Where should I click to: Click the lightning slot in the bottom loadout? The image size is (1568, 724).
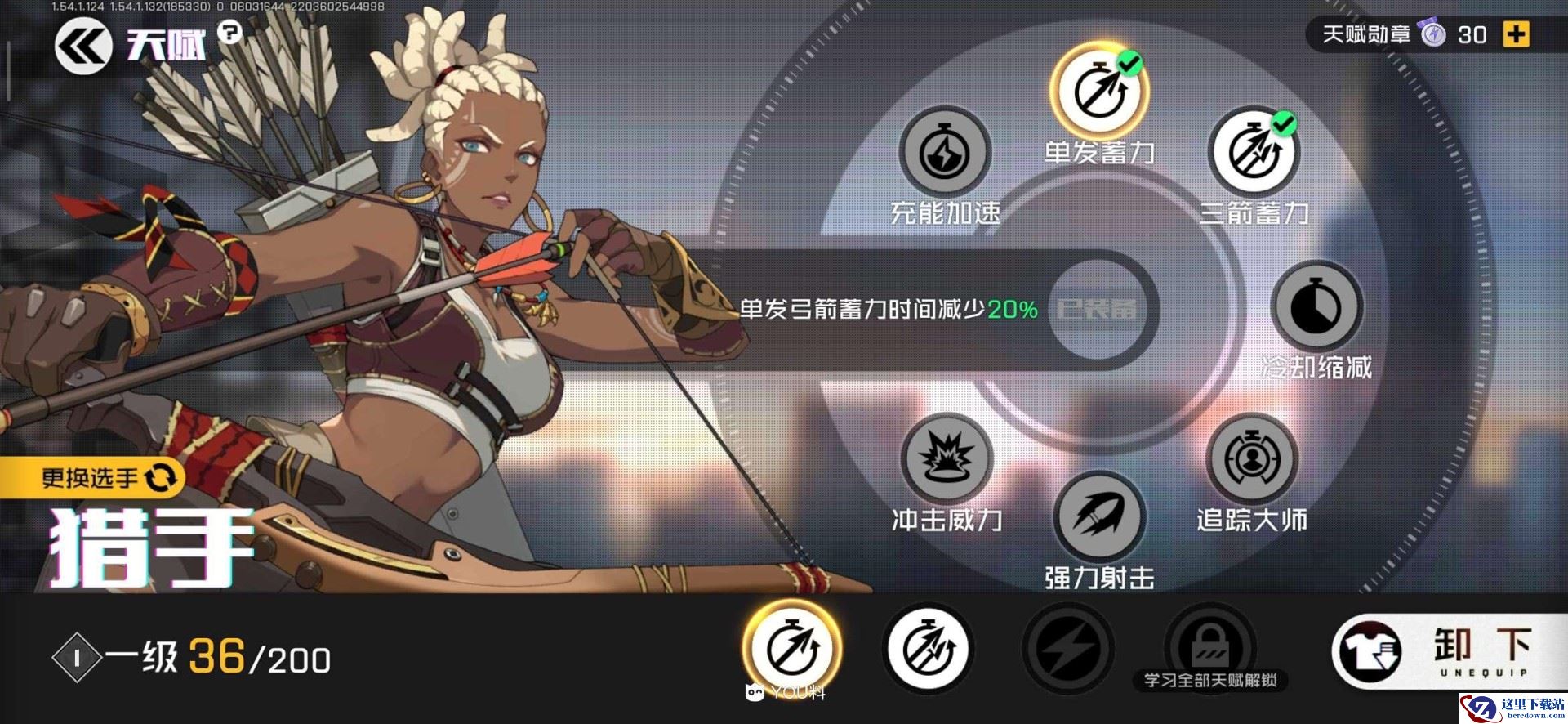tap(1067, 648)
